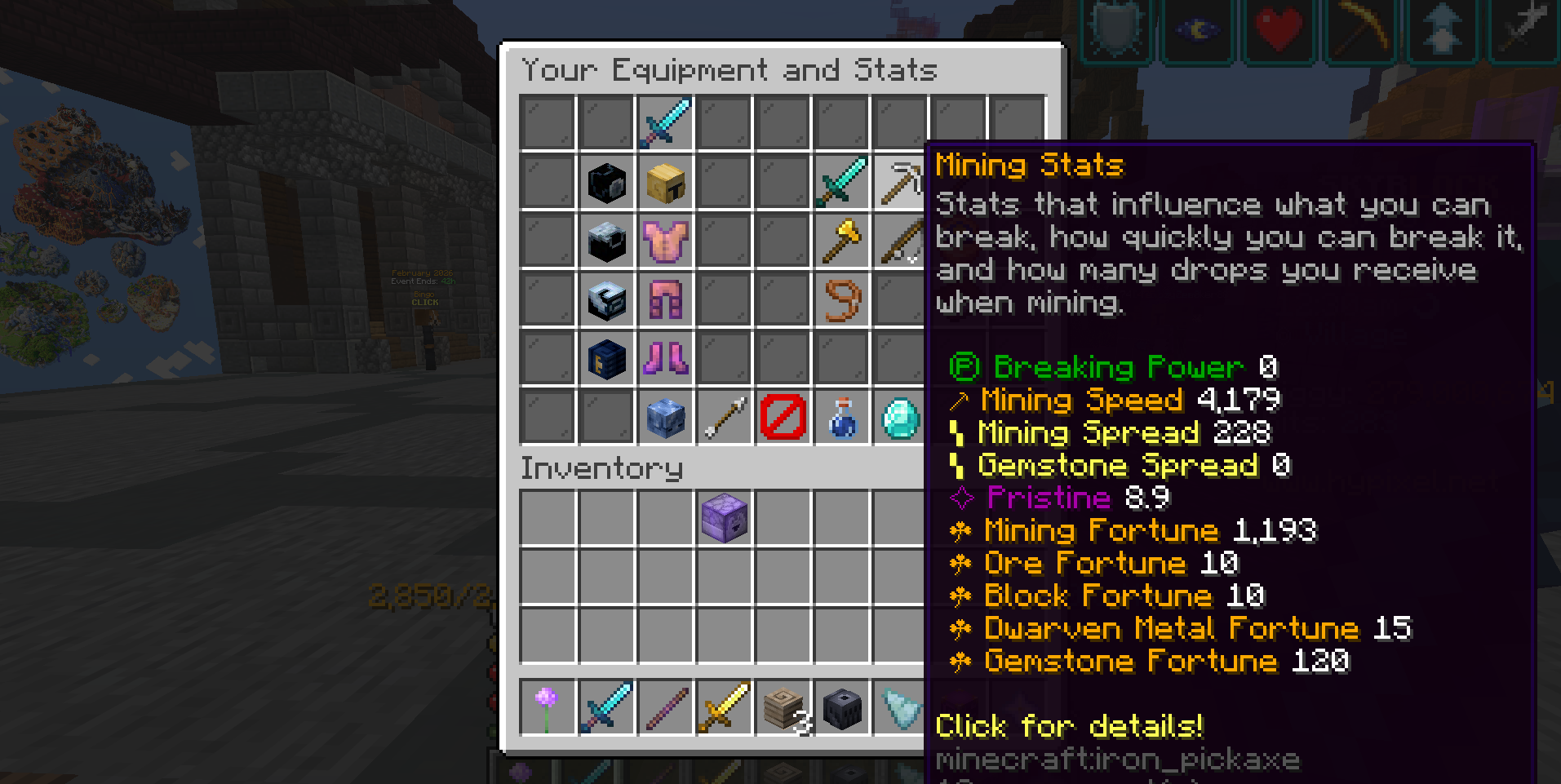Click the purple lilac flower hotbar item
The height and width of the screenshot is (784, 1561).
pos(547,708)
